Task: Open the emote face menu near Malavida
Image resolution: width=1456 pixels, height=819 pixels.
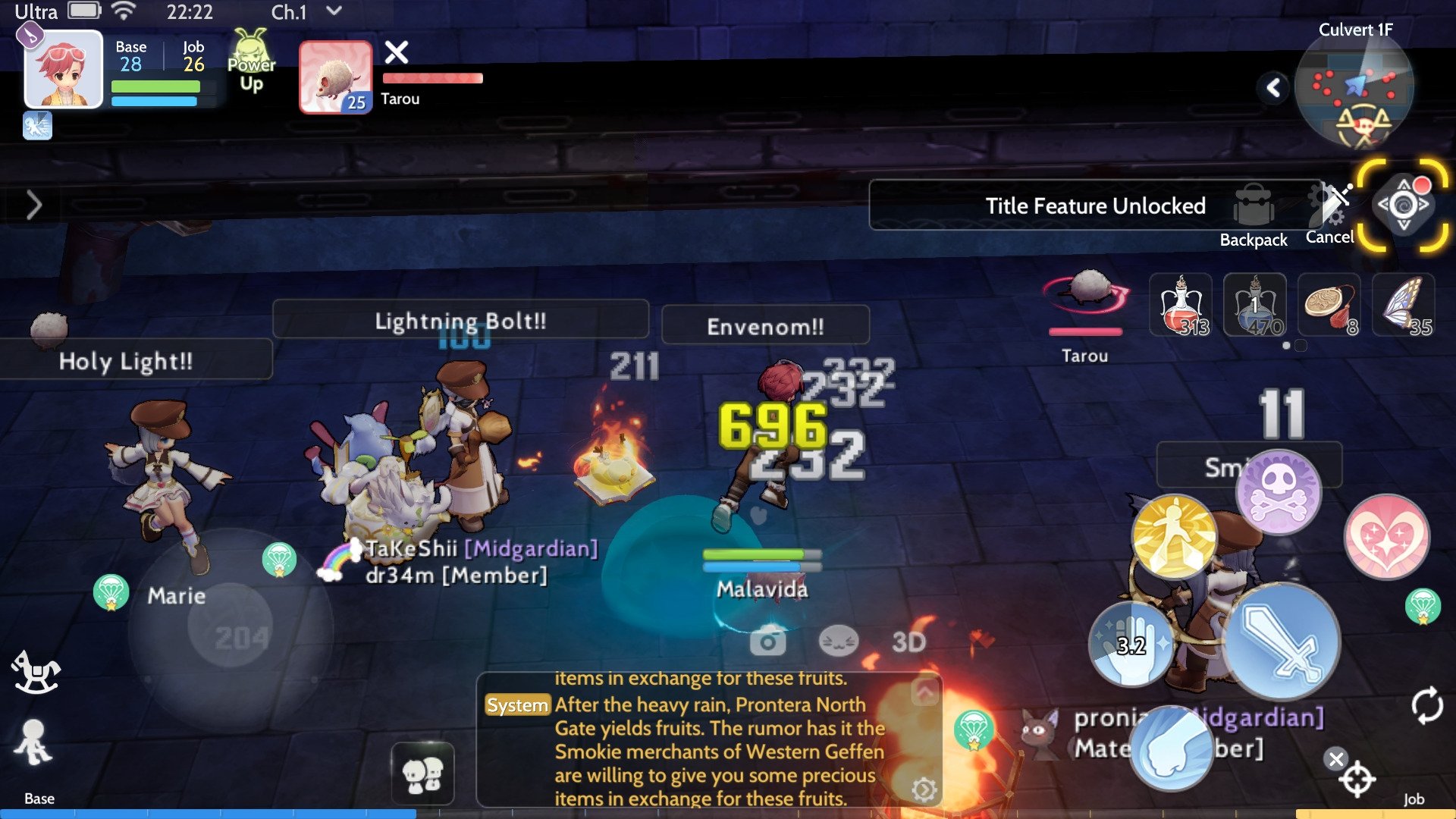Action: coord(838,641)
